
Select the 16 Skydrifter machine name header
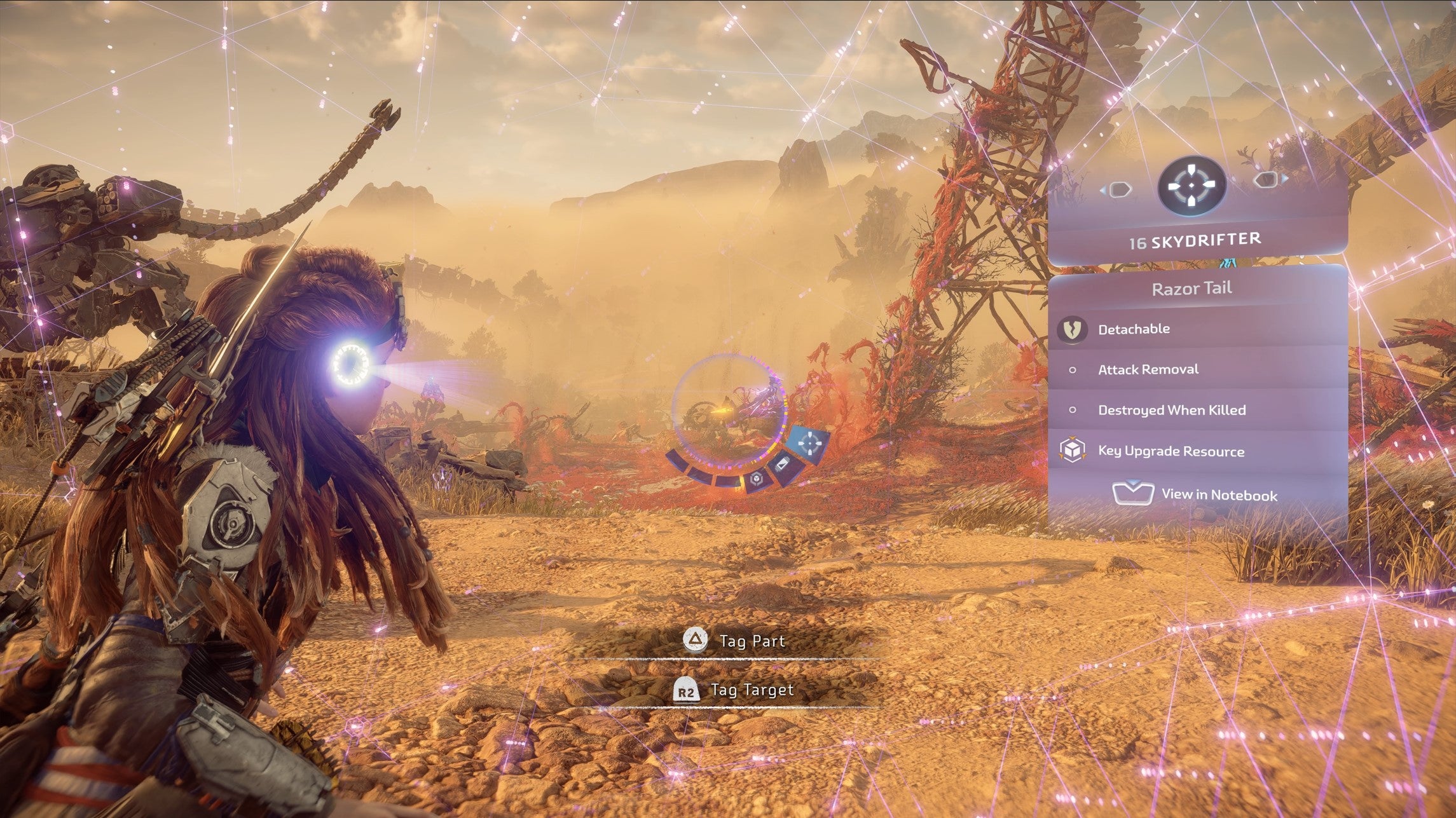click(1195, 241)
